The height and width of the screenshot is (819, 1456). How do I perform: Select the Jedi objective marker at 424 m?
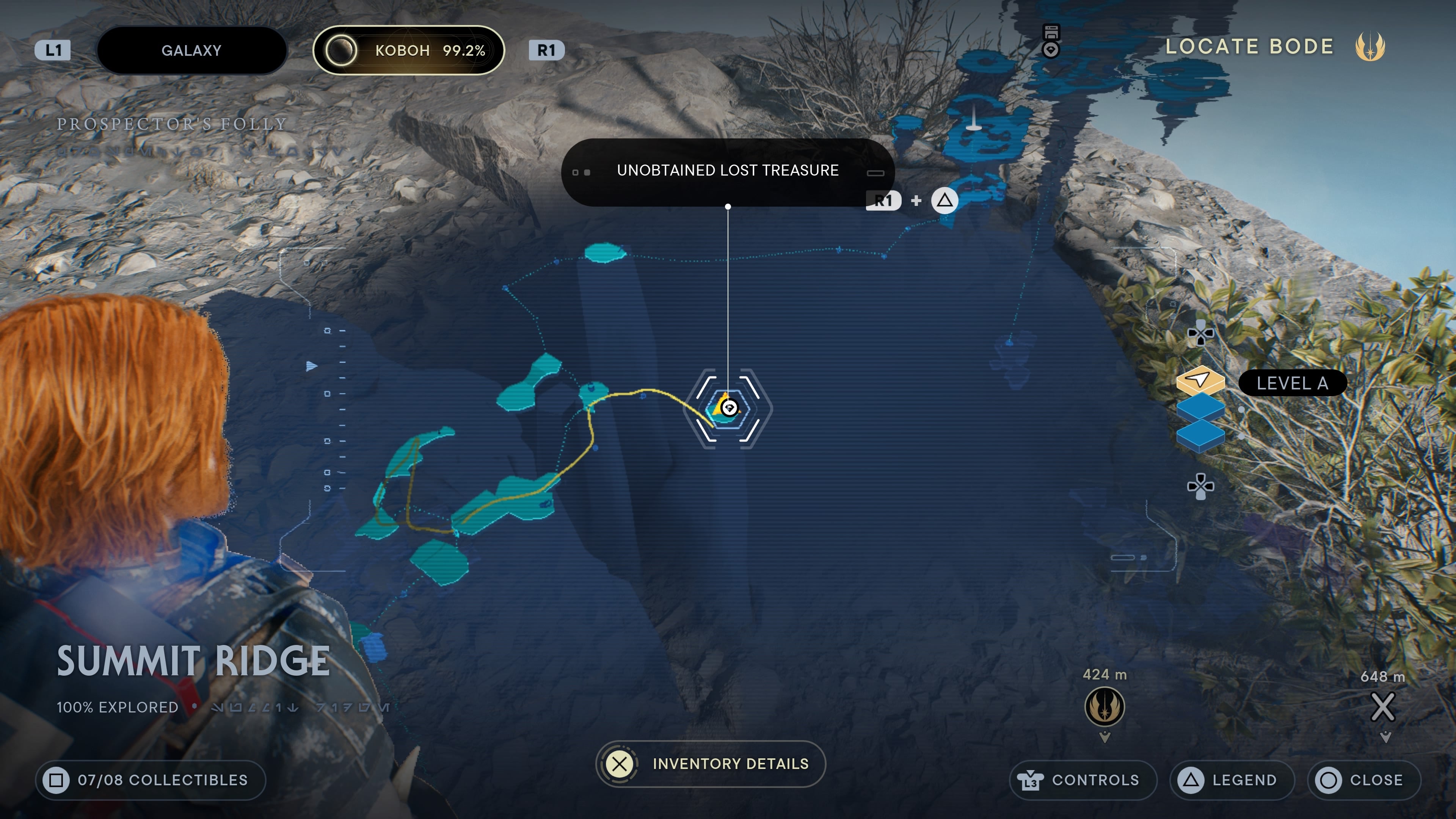pos(1105,706)
